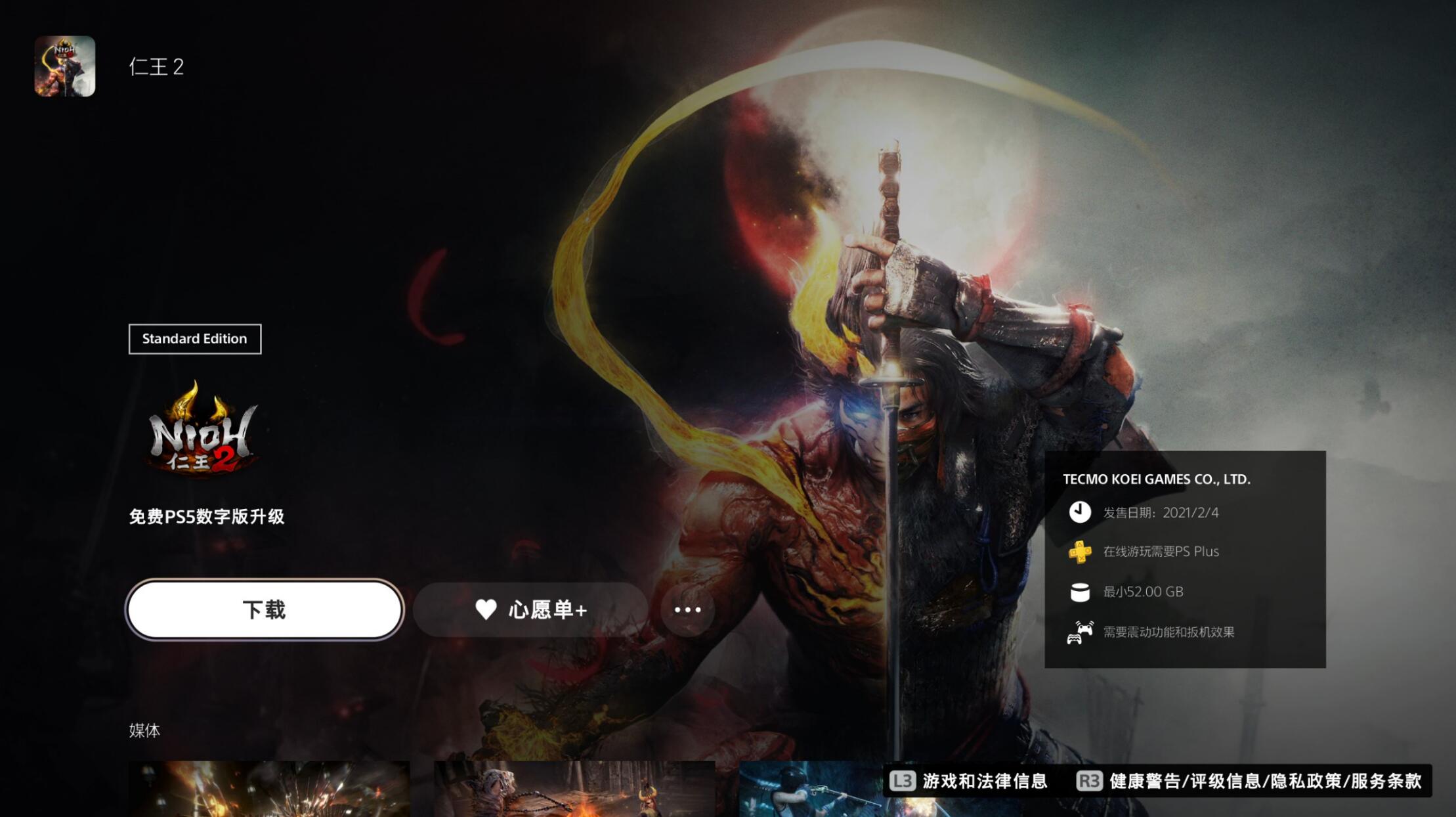The height and width of the screenshot is (817, 1456).
Task: Start the download with the 下载 button
Action: [264, 609]
